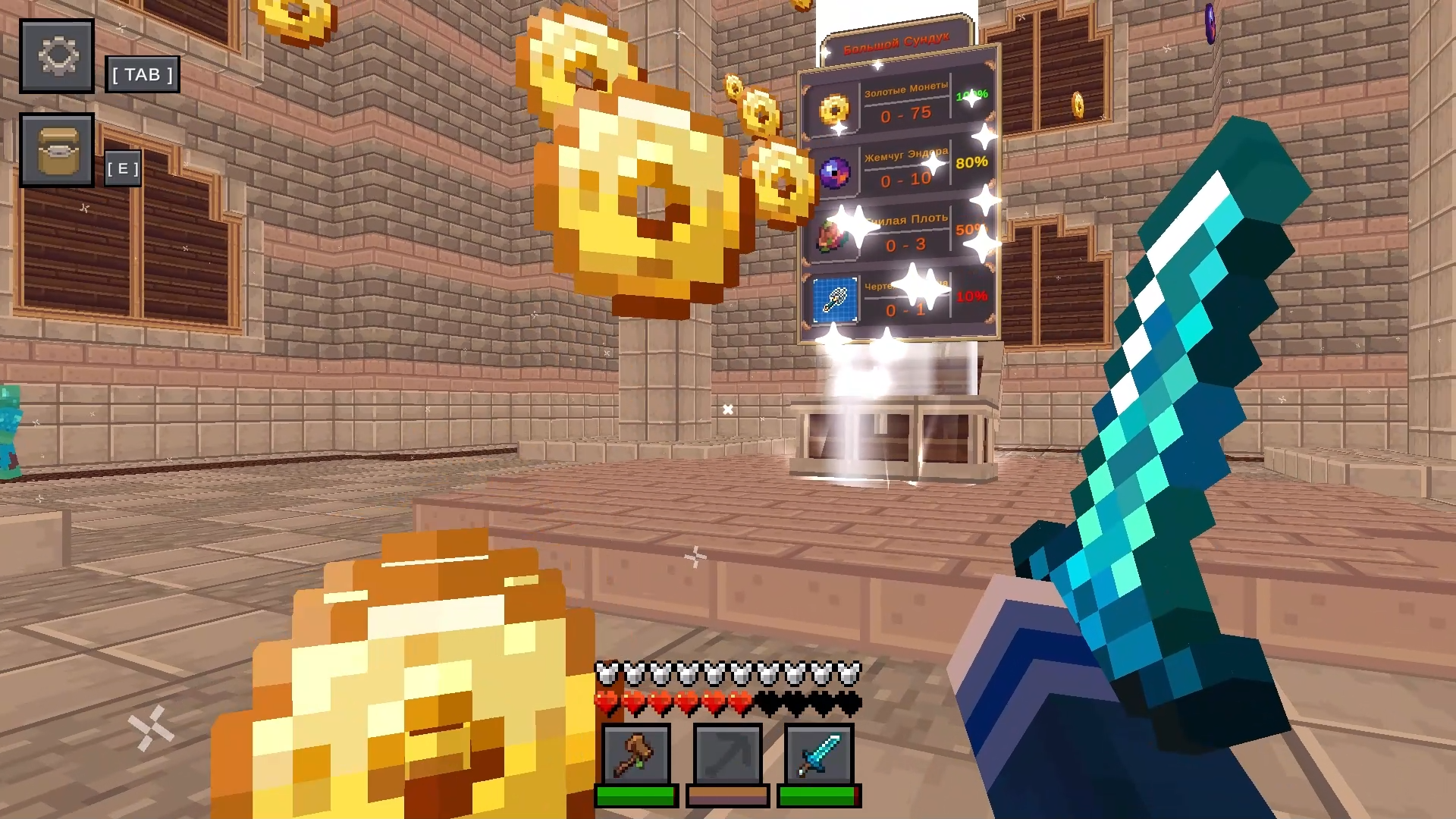Click the green durability bar under the hammer
The height and width of the screenshot is (819, 1456).
pyautogui.click(x=635, y=795)
